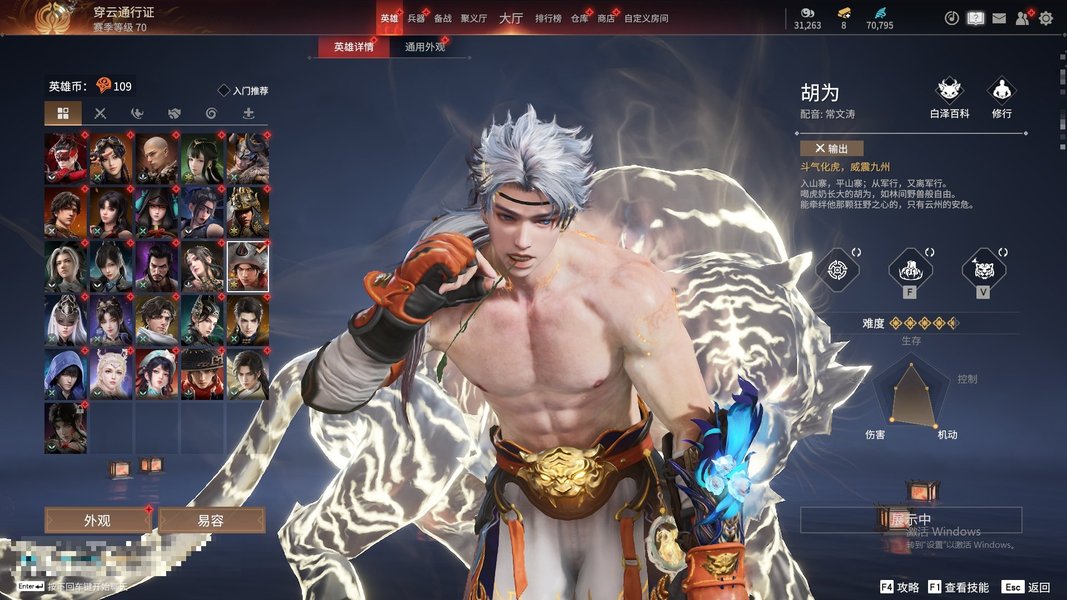Open the 兵器 (Weapons) top menu tab

click(416, 18)
